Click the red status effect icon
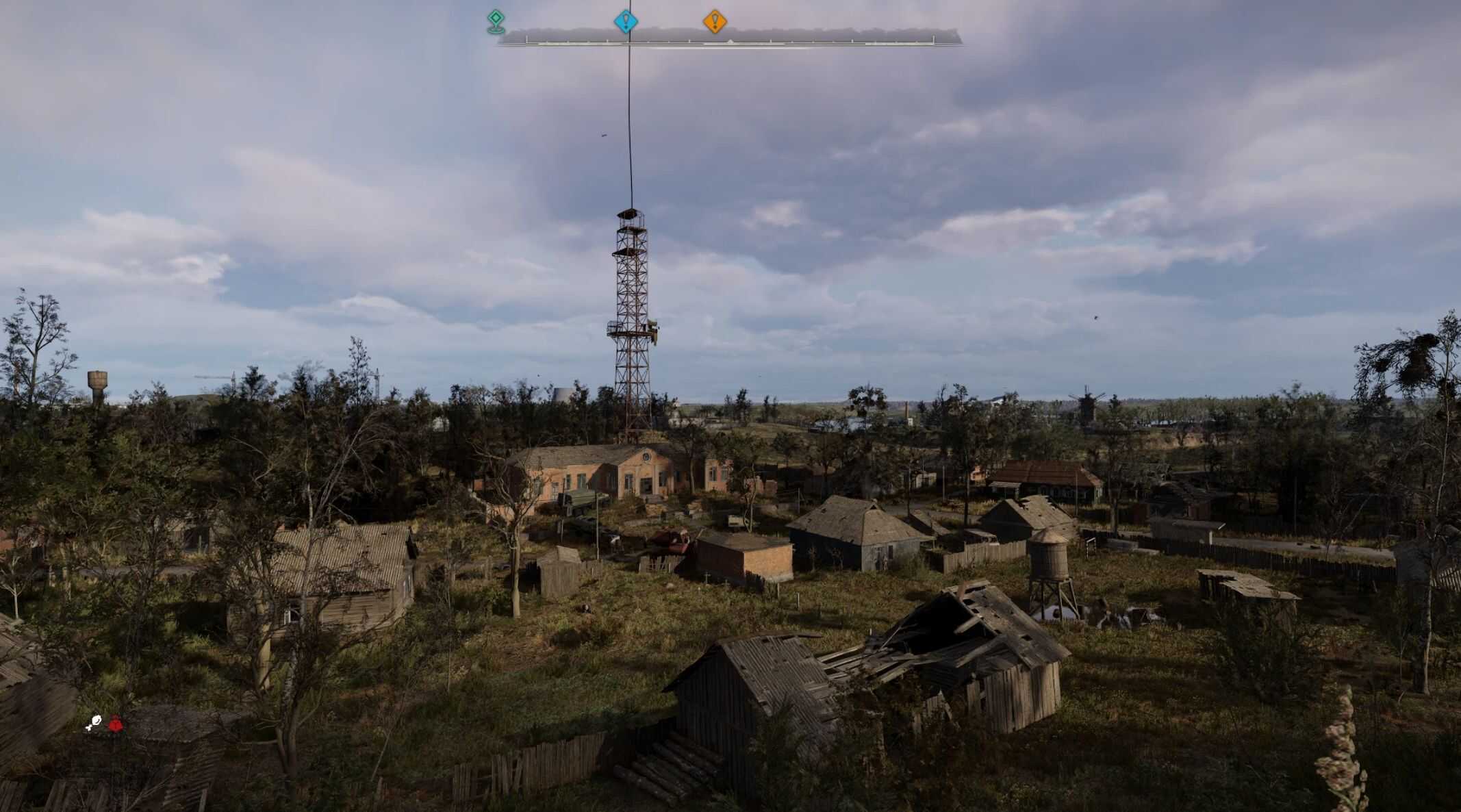1461x812 pixels. [115, 722]
